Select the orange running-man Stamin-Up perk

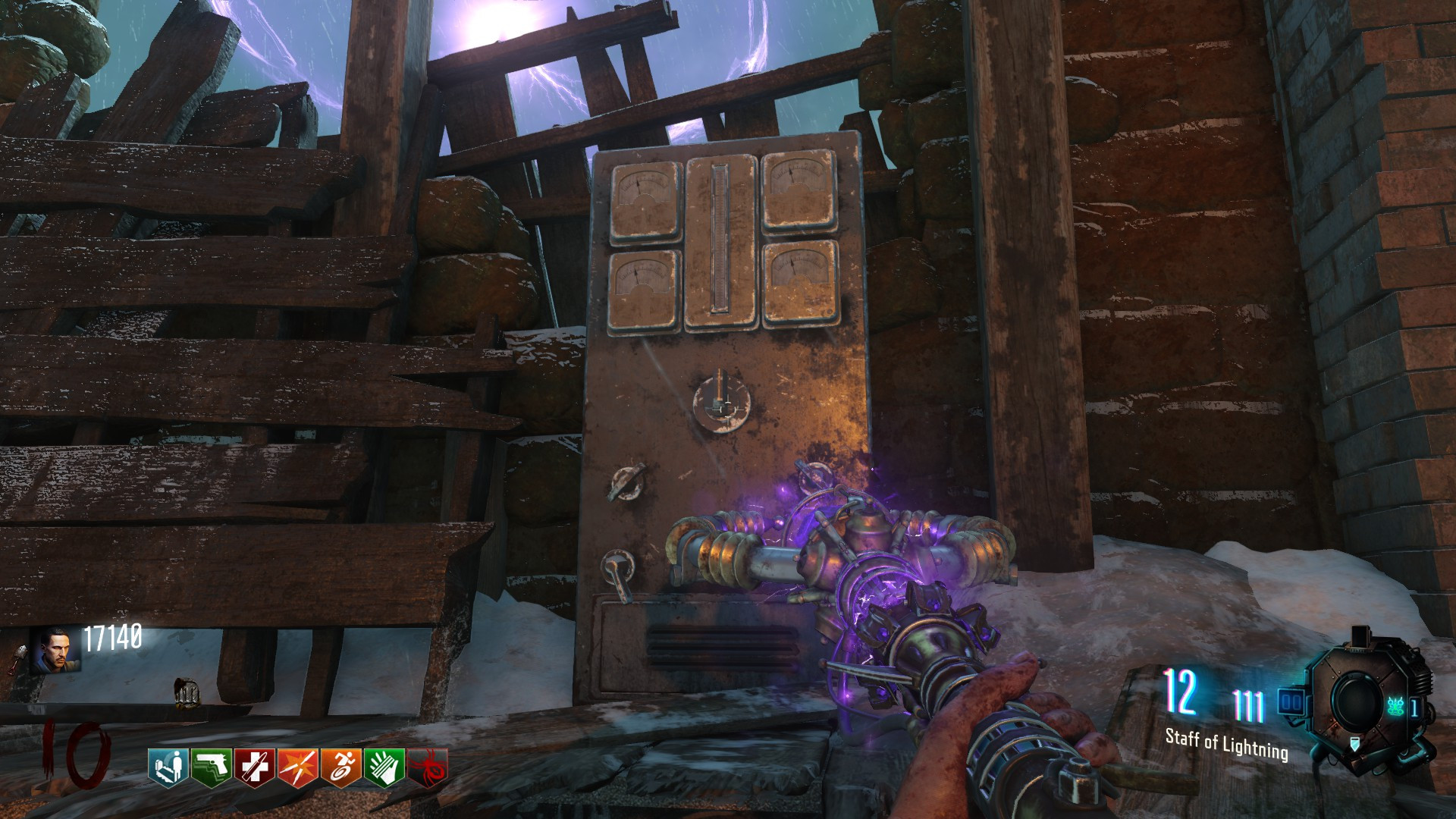click(340, 767)
